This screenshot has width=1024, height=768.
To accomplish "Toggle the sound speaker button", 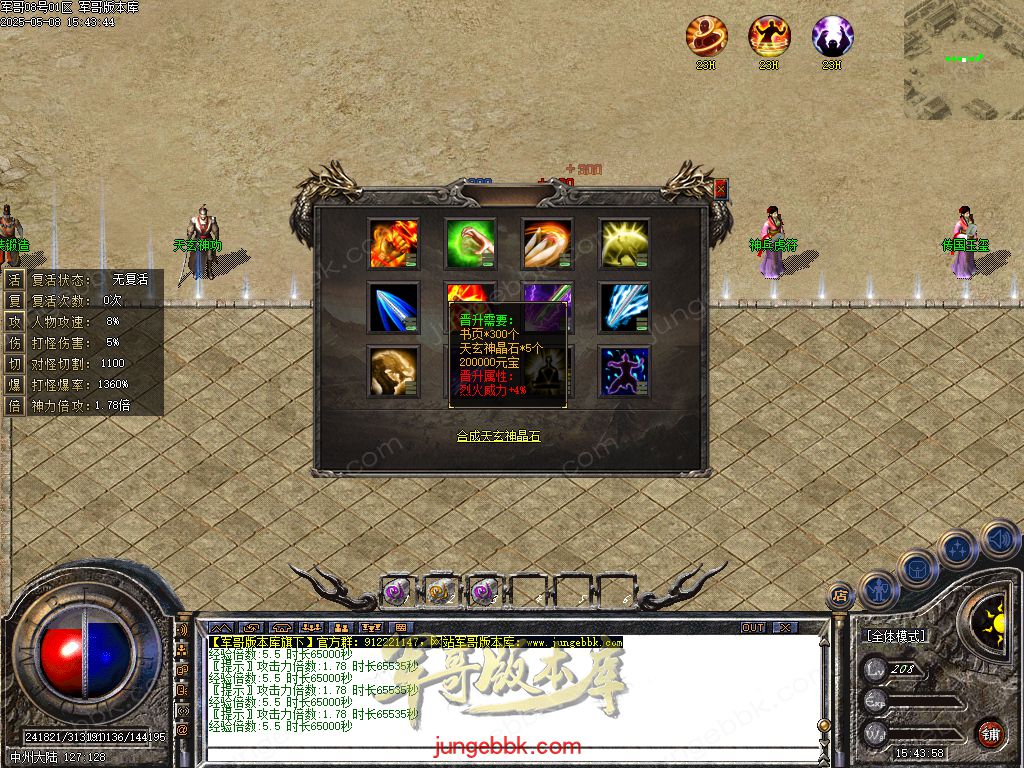I will 998,538.
